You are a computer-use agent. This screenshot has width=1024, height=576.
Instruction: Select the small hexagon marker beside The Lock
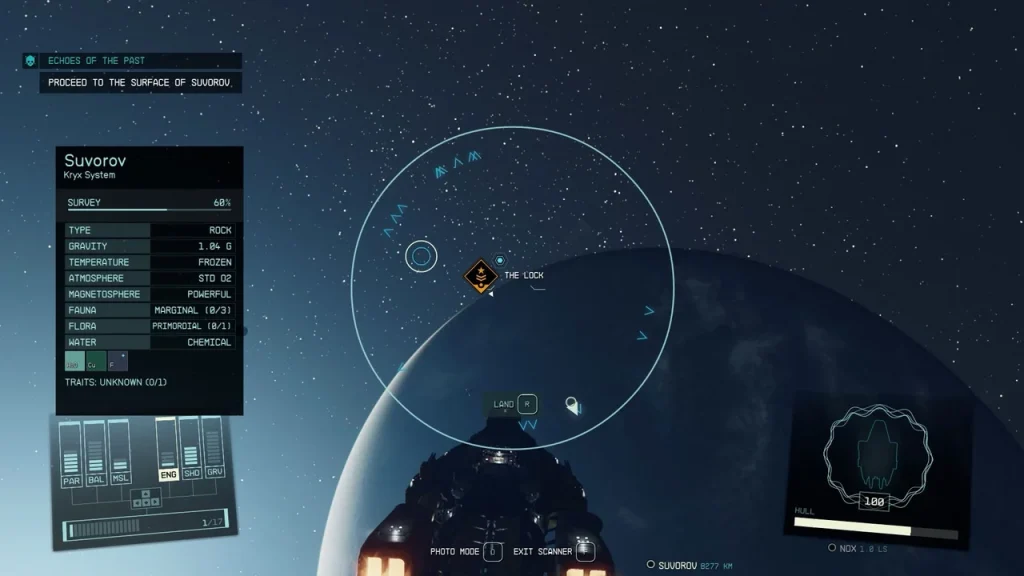click(500, 261)
